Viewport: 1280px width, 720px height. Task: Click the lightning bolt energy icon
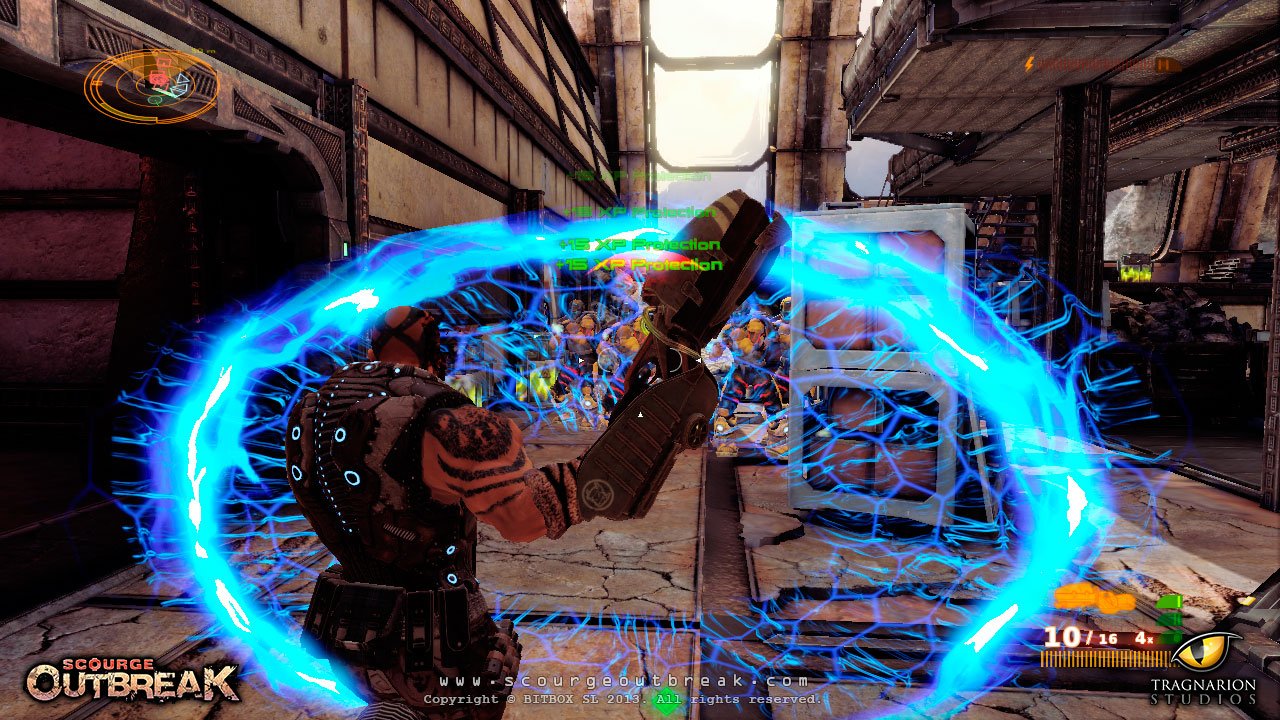click(x=1029, y=63)
